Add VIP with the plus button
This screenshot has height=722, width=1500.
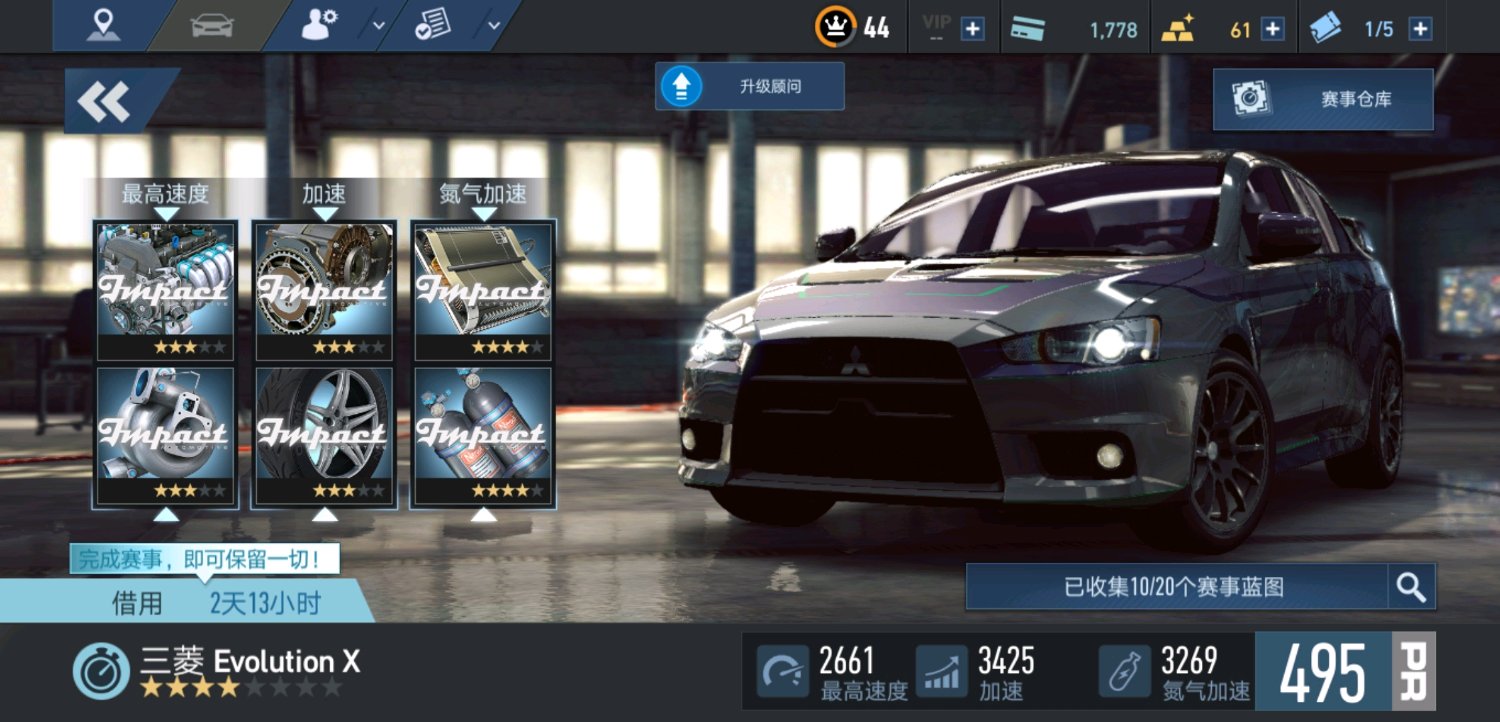pyautogui.click(x=972, y=29)
